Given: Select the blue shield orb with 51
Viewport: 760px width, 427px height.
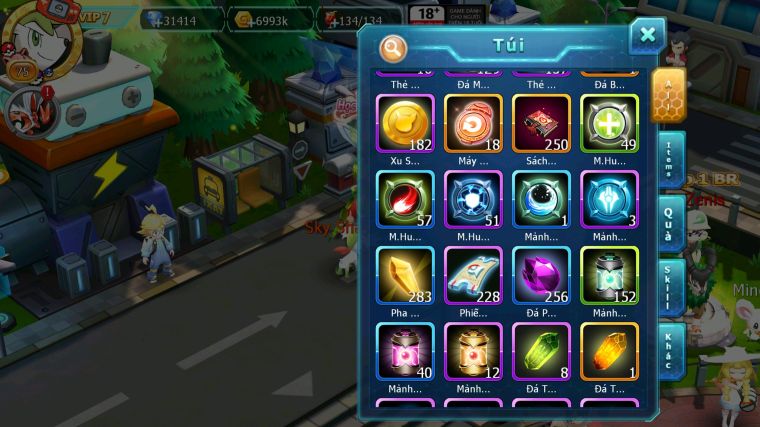Looking at the screenshot, I should (x=473, y=199).
